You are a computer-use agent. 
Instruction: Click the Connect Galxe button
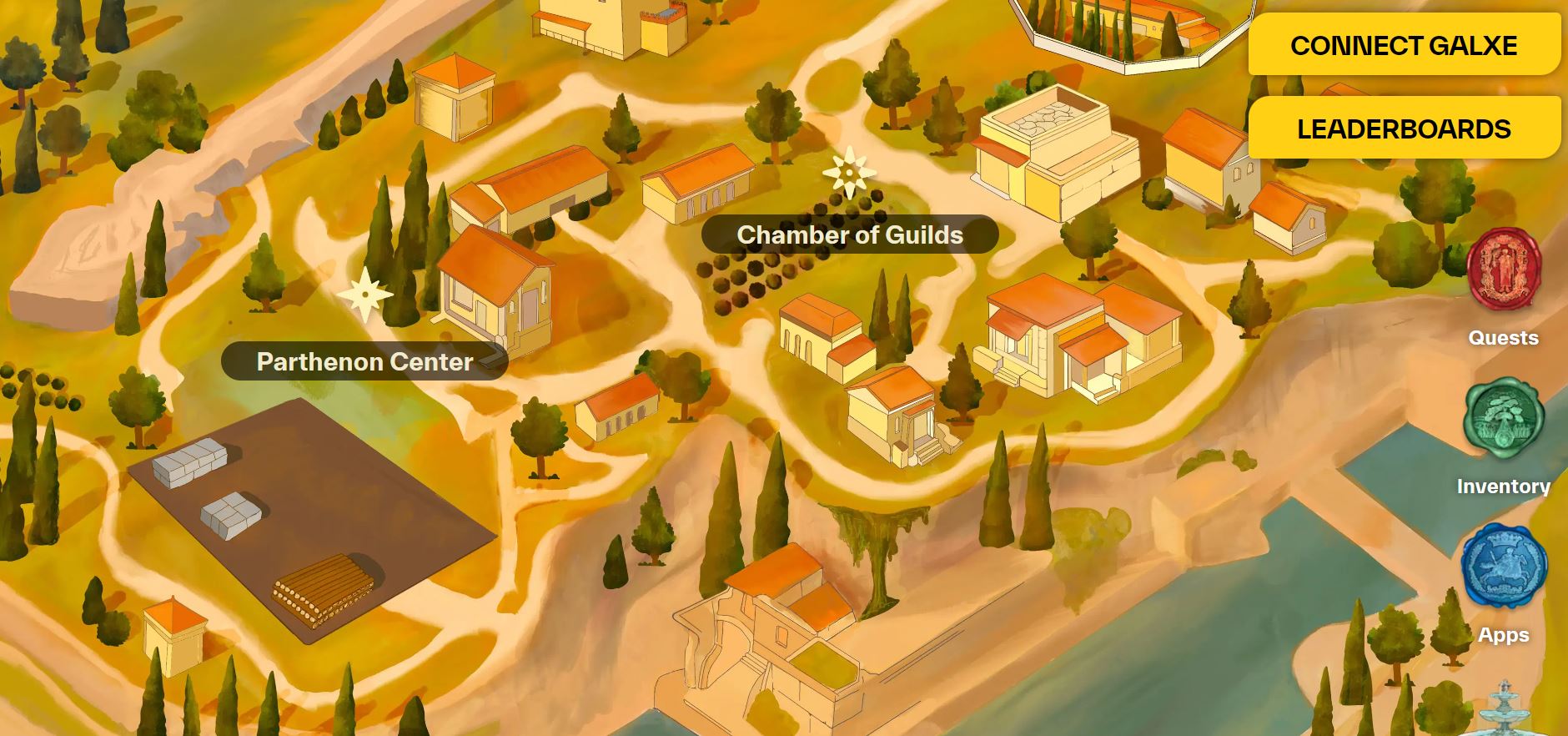coord(1404,45)
